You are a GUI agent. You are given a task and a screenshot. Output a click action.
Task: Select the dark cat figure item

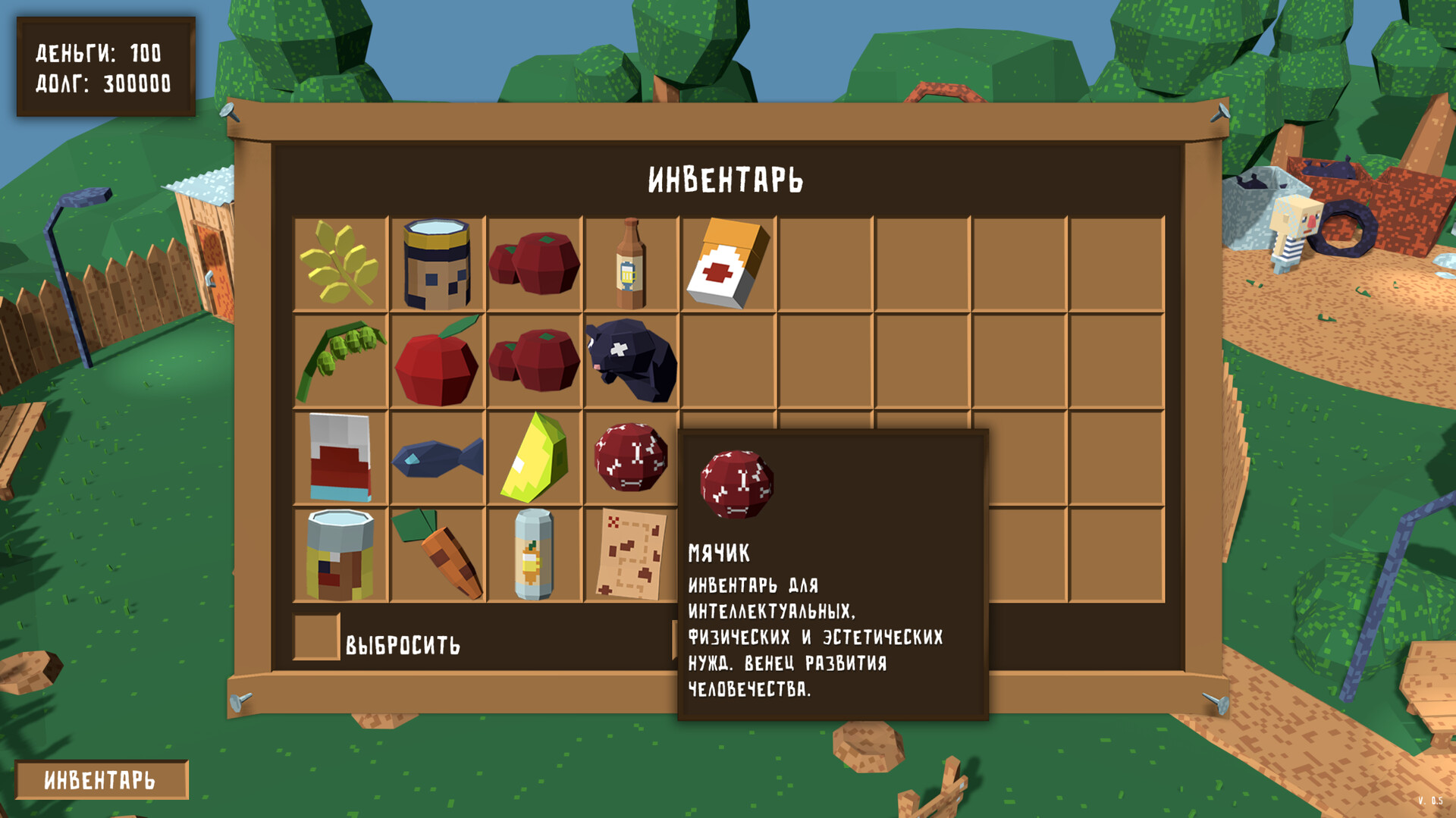631,360
